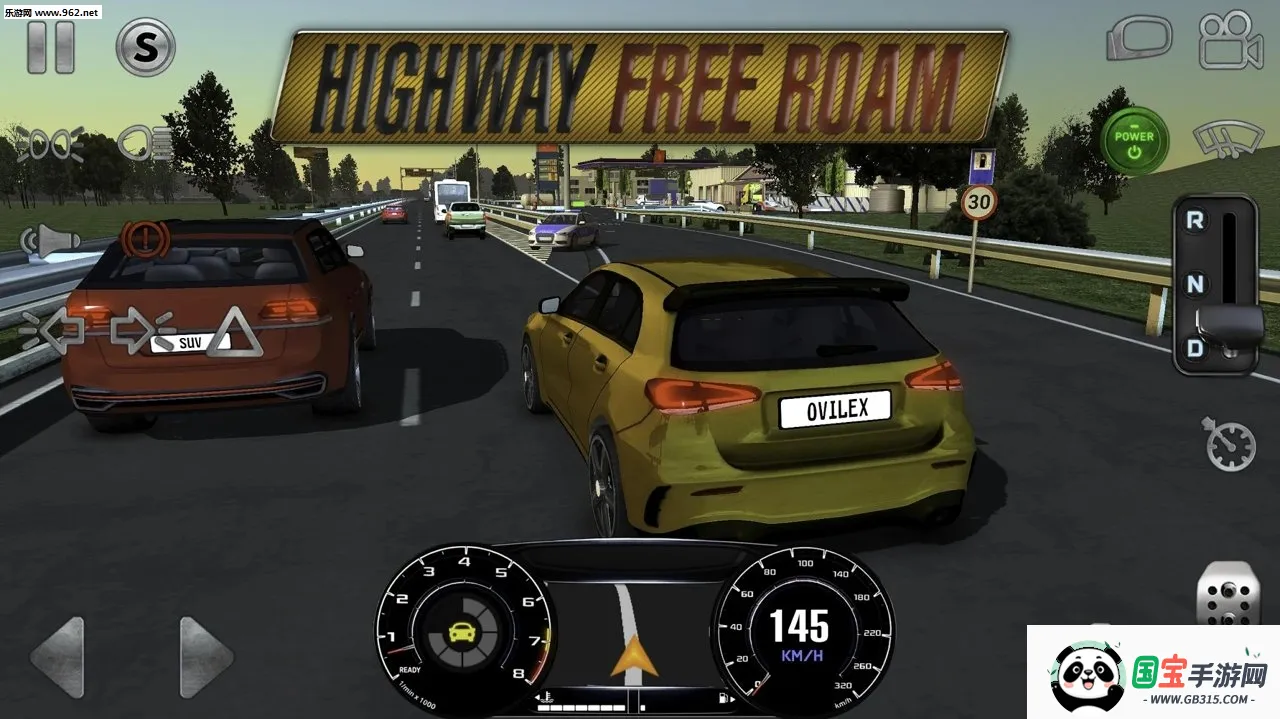Steer left with the left arrow

click(x=57, y=657)
